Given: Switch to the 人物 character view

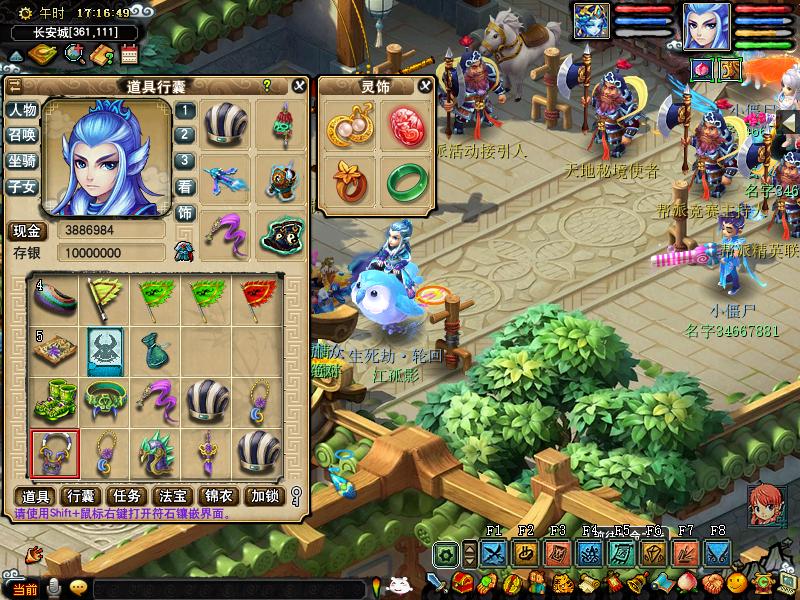Looking at the screenshot, I should (22, 110).
